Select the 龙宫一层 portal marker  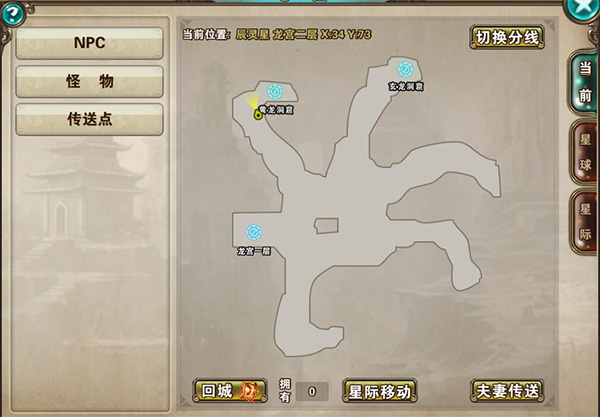point(254,232)
